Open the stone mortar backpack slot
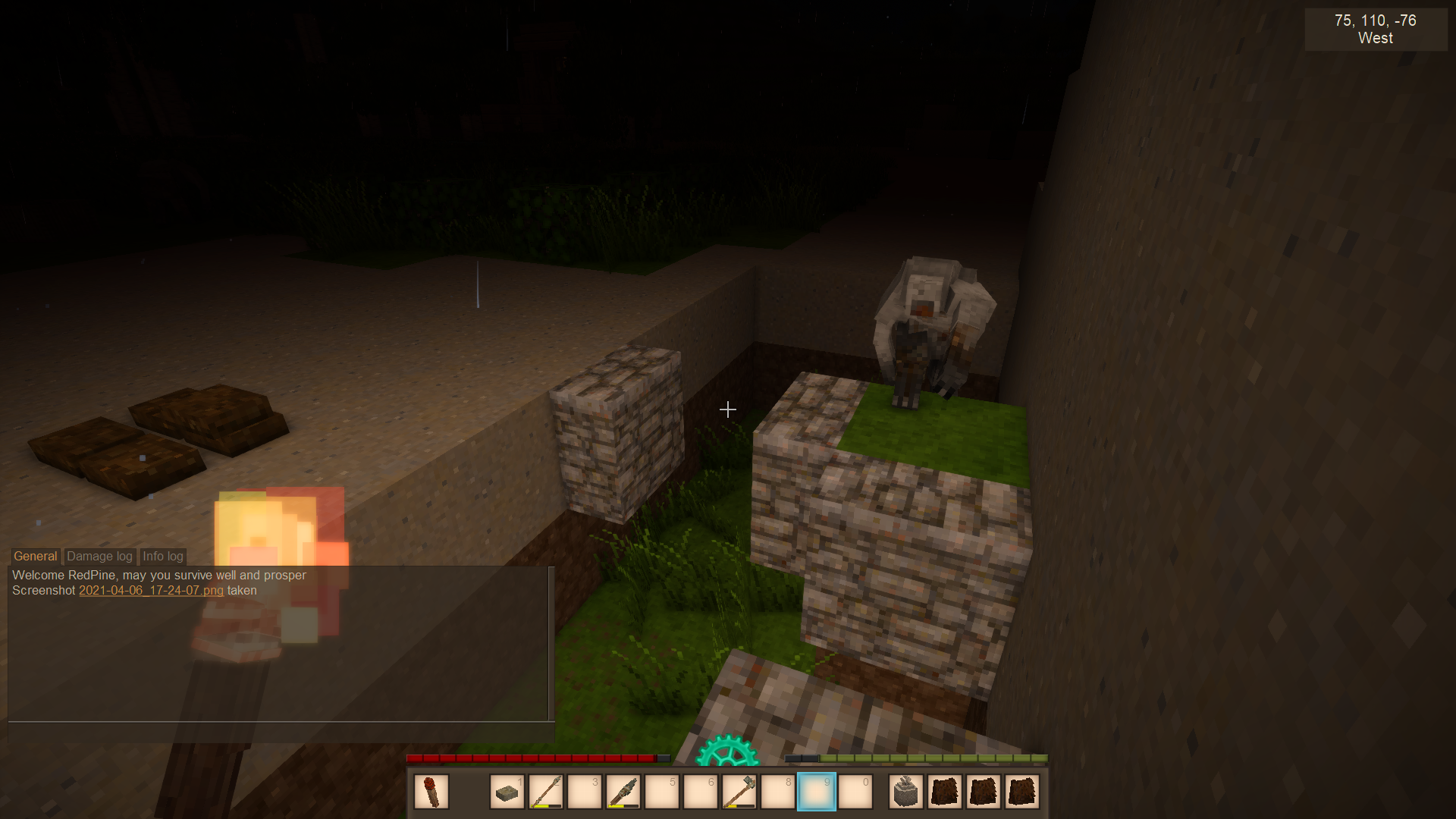This screenshot has height=819, width=1456. (906, 792)
